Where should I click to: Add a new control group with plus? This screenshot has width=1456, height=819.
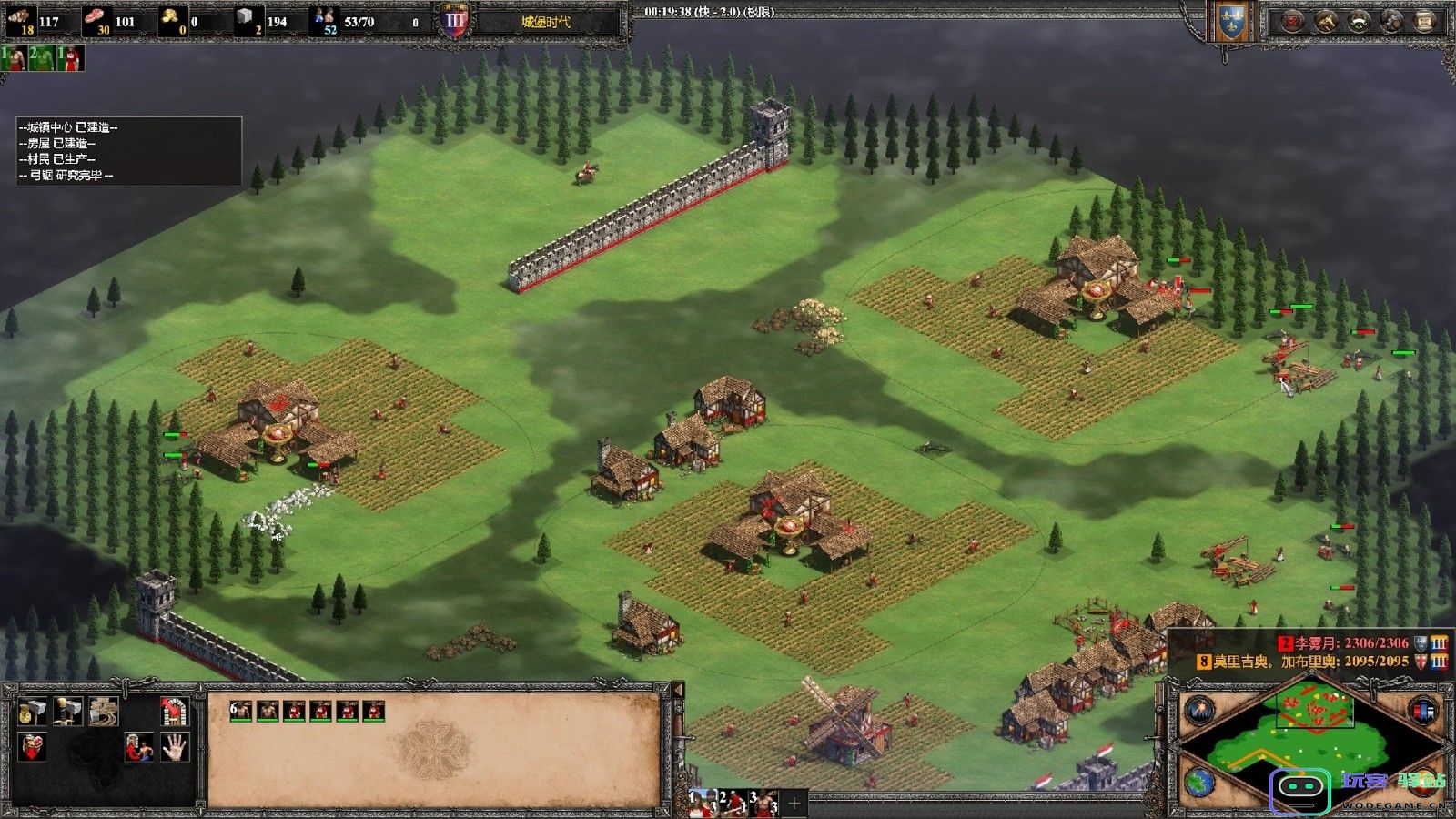[794, 804]
